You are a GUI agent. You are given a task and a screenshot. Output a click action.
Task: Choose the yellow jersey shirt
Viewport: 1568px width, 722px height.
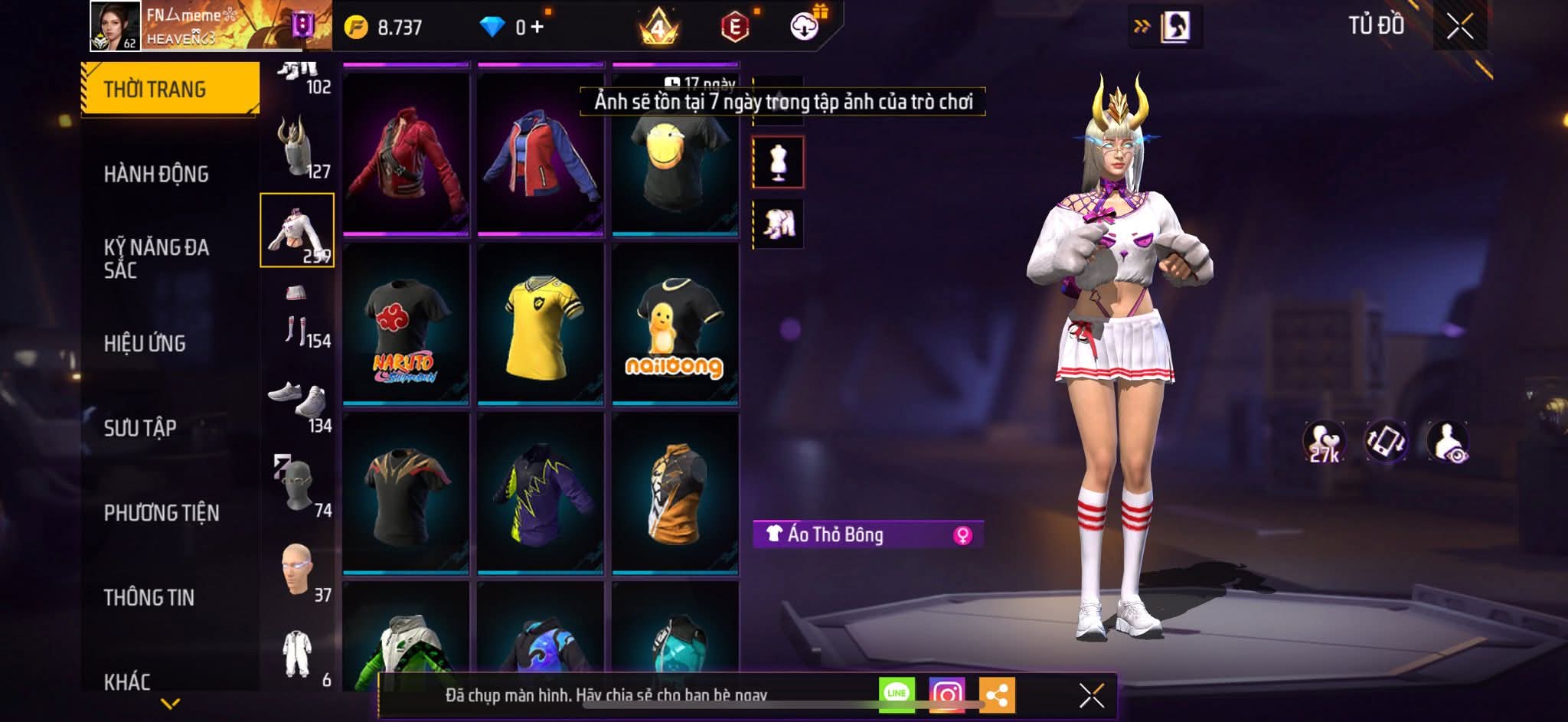coord(541,326)
